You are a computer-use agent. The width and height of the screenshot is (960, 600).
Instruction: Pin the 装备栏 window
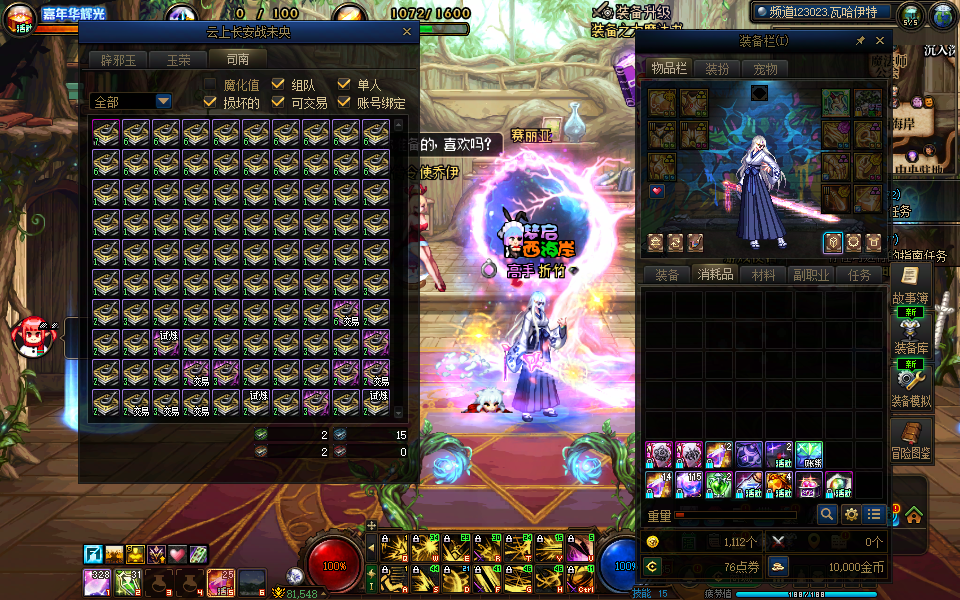(860, 41)
